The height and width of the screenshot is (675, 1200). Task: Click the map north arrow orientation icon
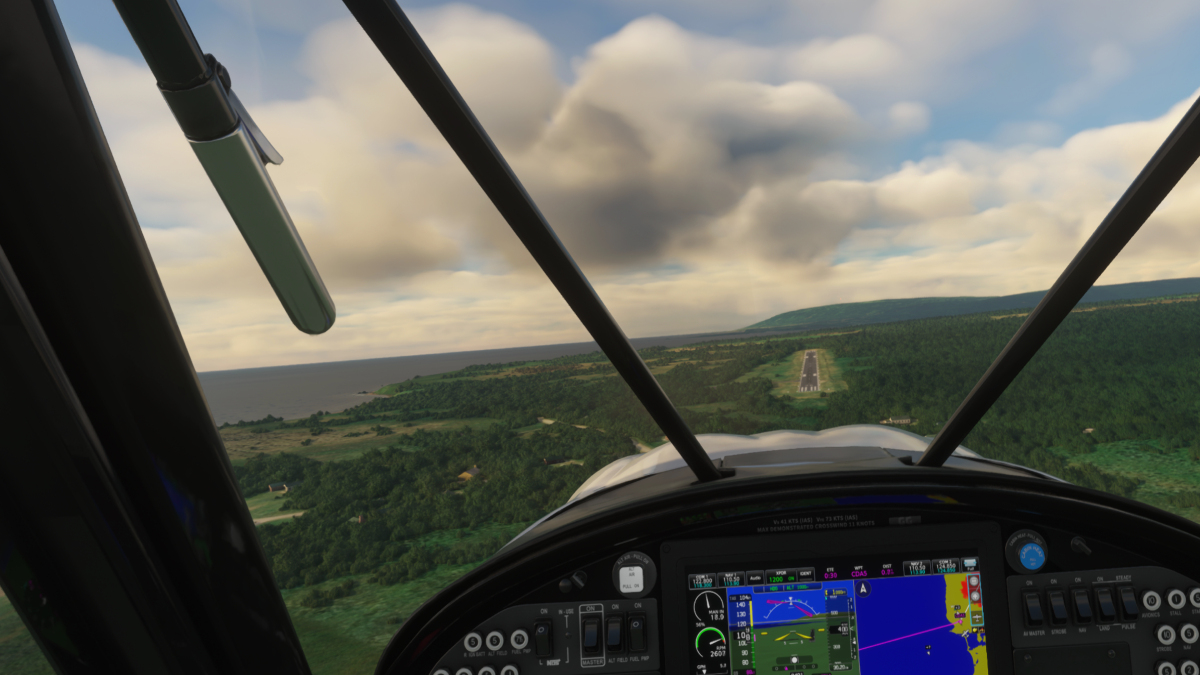click(x=863, y=589)
